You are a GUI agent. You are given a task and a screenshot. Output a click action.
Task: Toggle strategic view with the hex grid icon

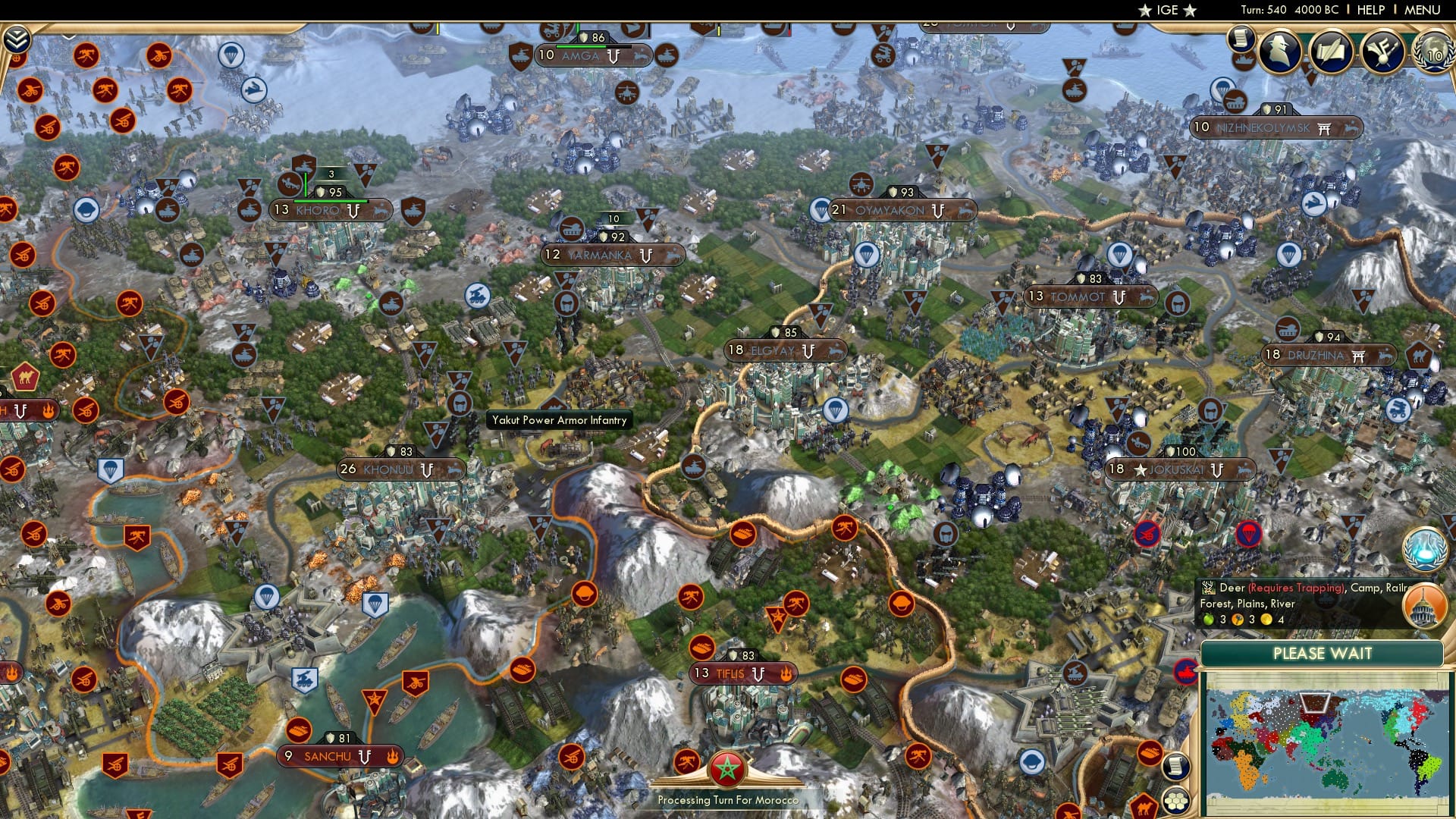tap(1175, 801)
